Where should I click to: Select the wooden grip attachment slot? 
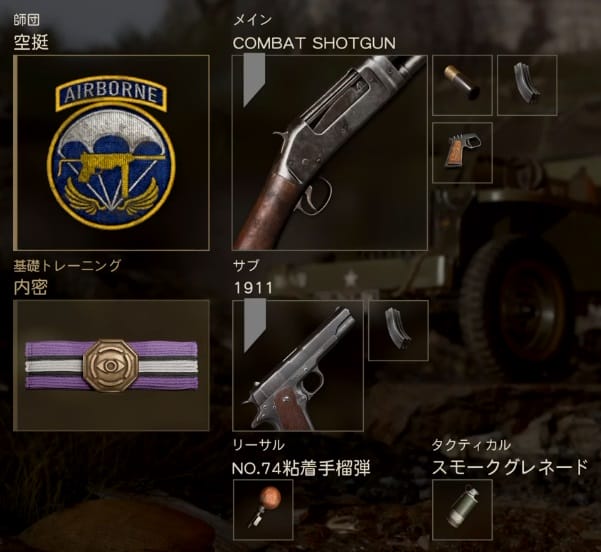462,152
